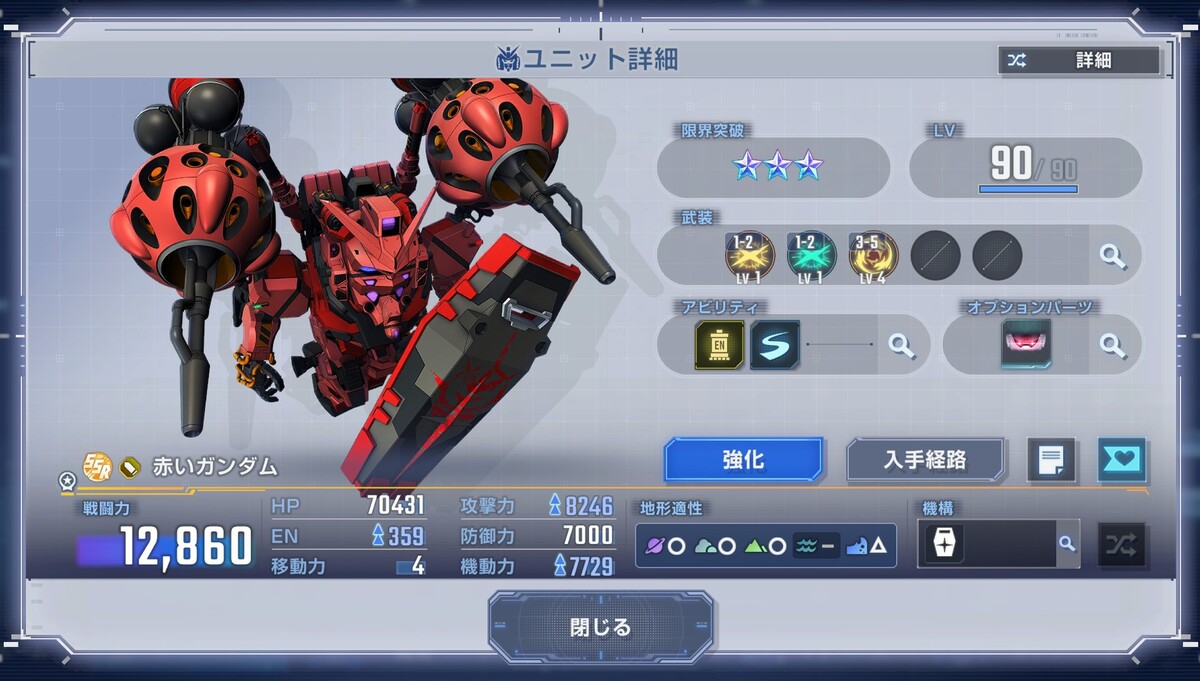Choose the blue S-shaped ability icon
This screenshot has width=1200, height=681.
[x=775, y=345]
